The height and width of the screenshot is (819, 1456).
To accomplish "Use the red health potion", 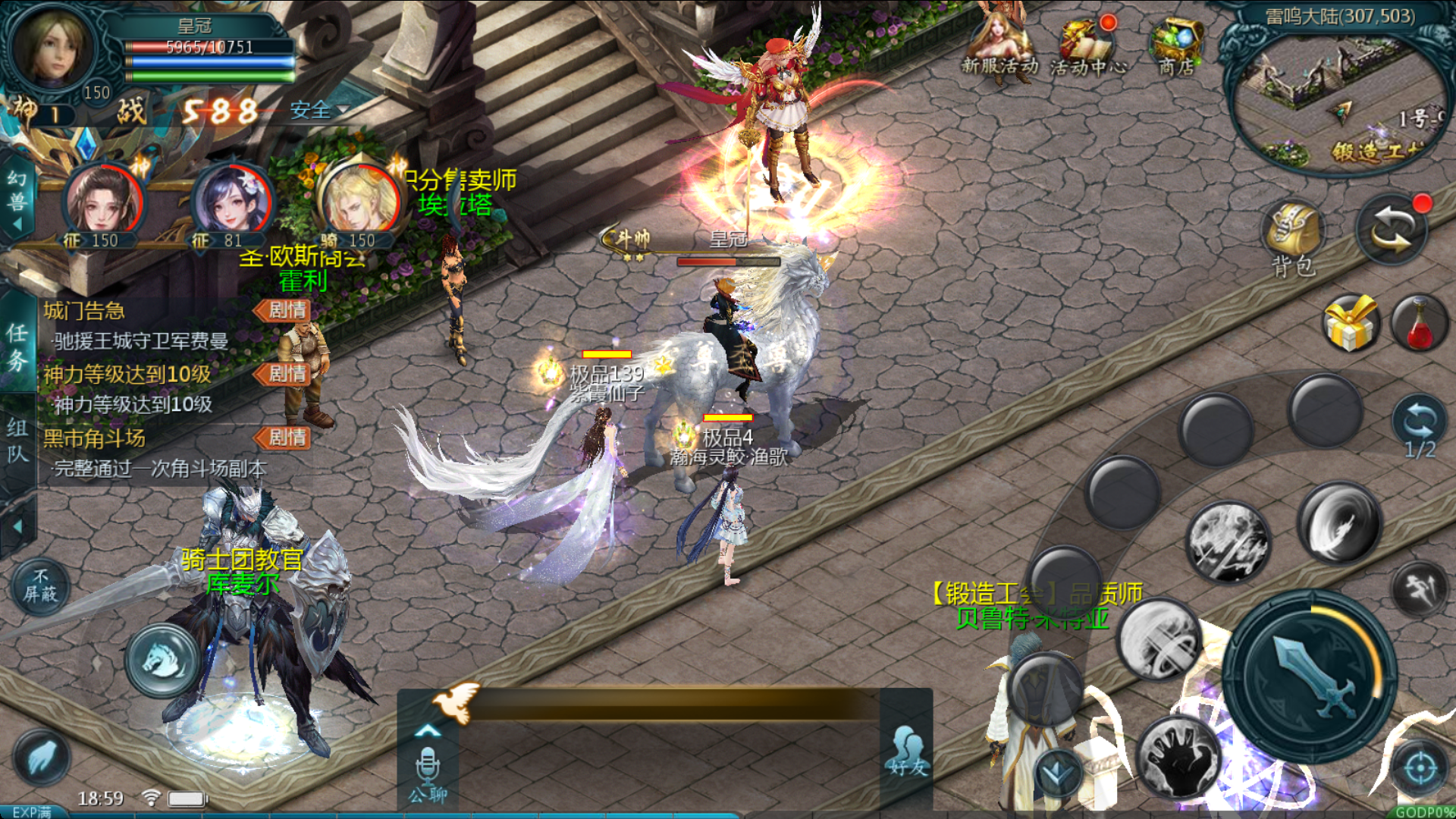I will pos(1420,324).
